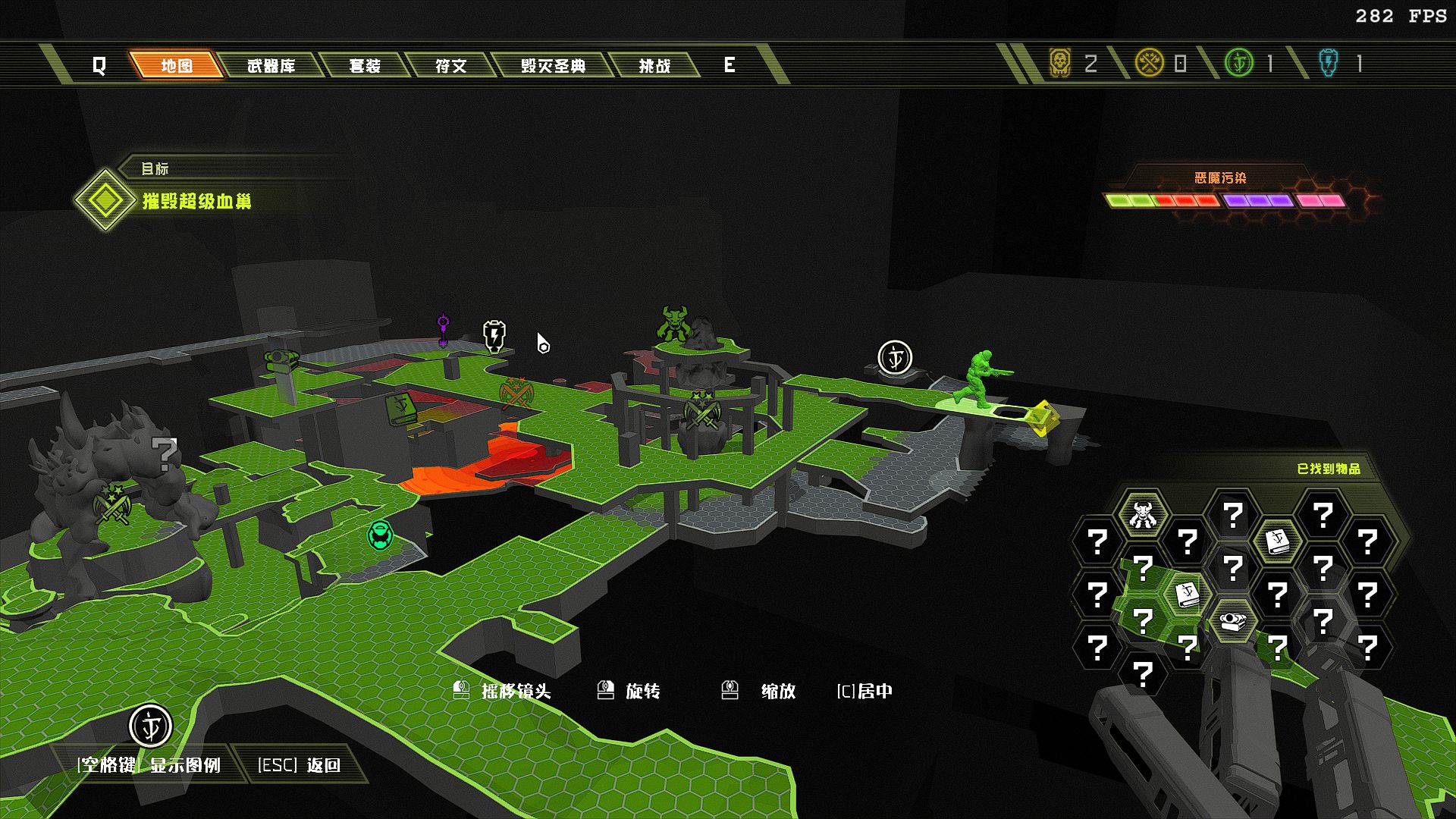Click the purple key marker on the map
1456x819 pixels.
point(444,329)
